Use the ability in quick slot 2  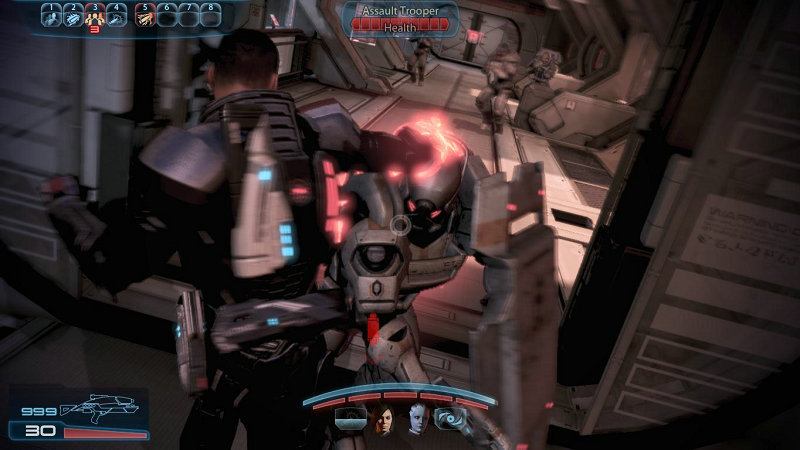(x=74, y=16)
